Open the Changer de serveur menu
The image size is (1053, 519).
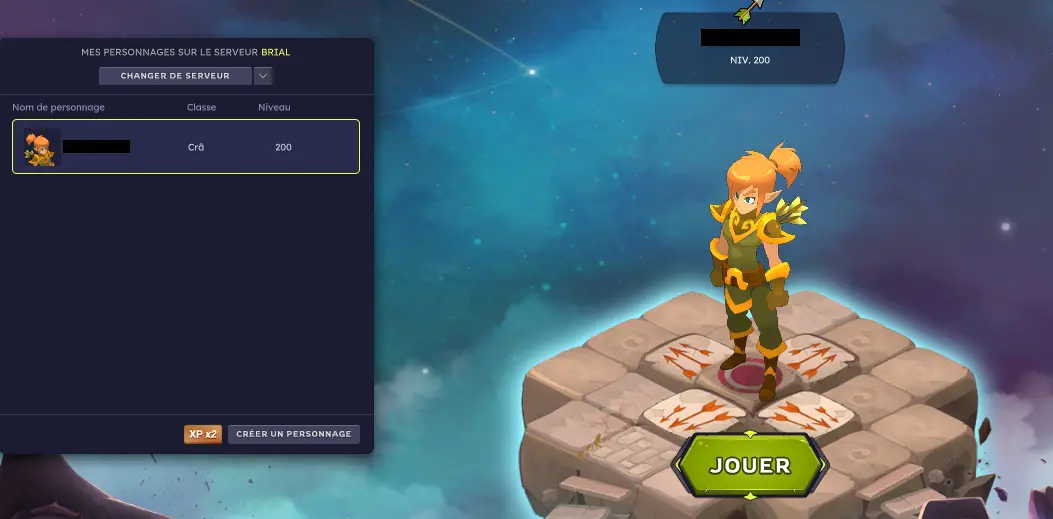(175, 76)
